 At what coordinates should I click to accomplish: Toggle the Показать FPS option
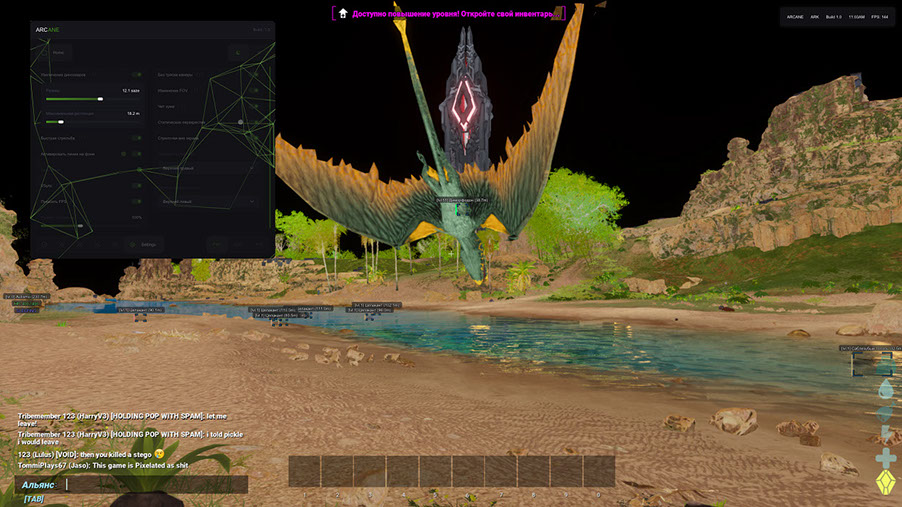point(136,200)
